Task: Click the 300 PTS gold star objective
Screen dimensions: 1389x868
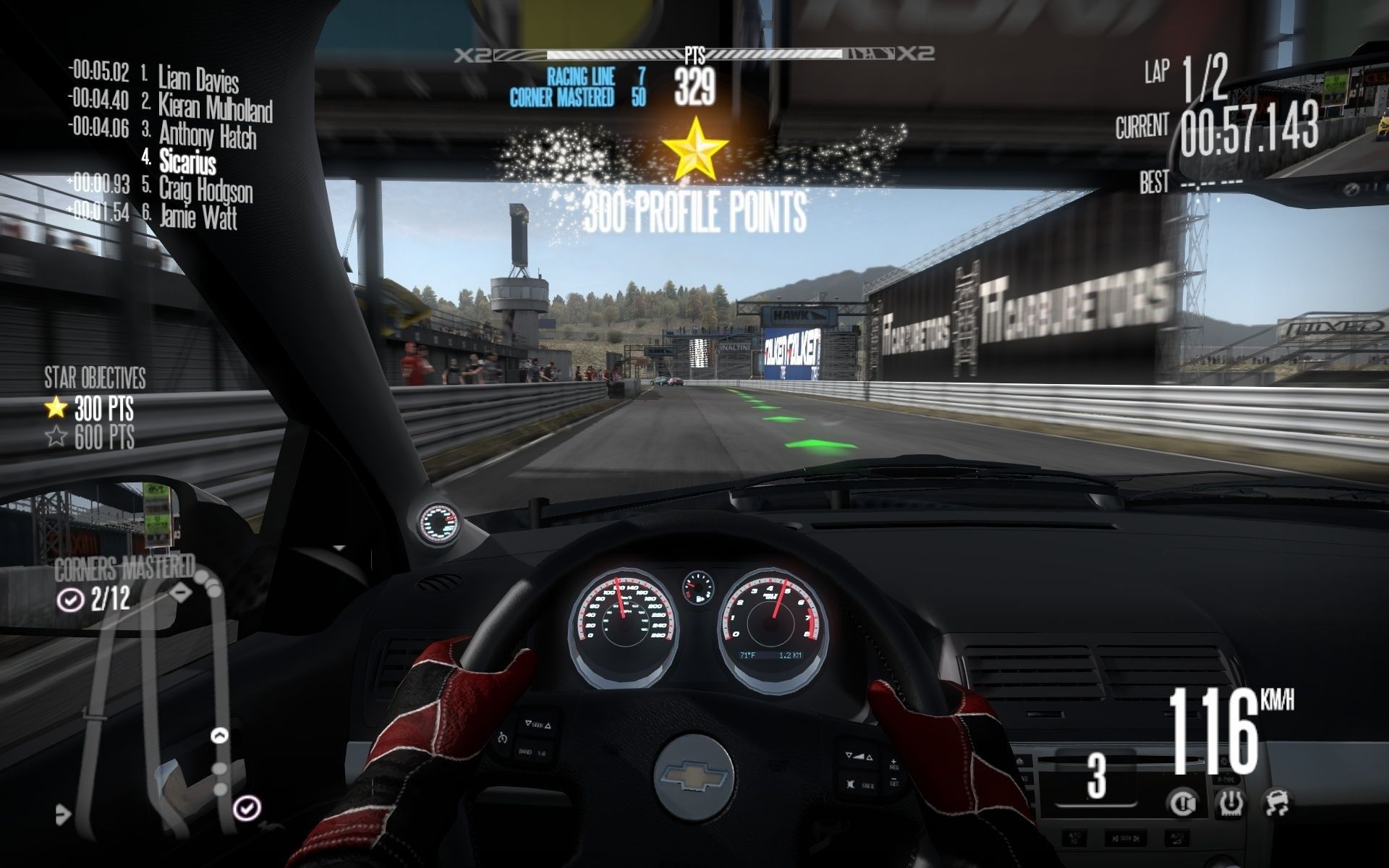Action: [90, 409]
